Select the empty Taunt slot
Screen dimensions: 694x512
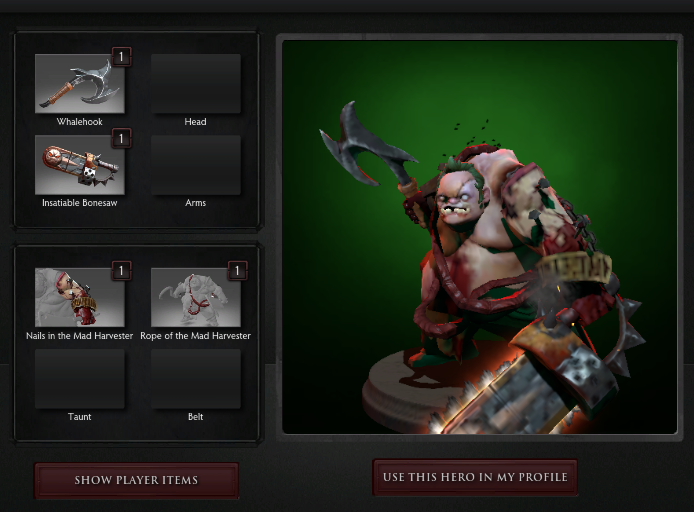coord(80,378)
